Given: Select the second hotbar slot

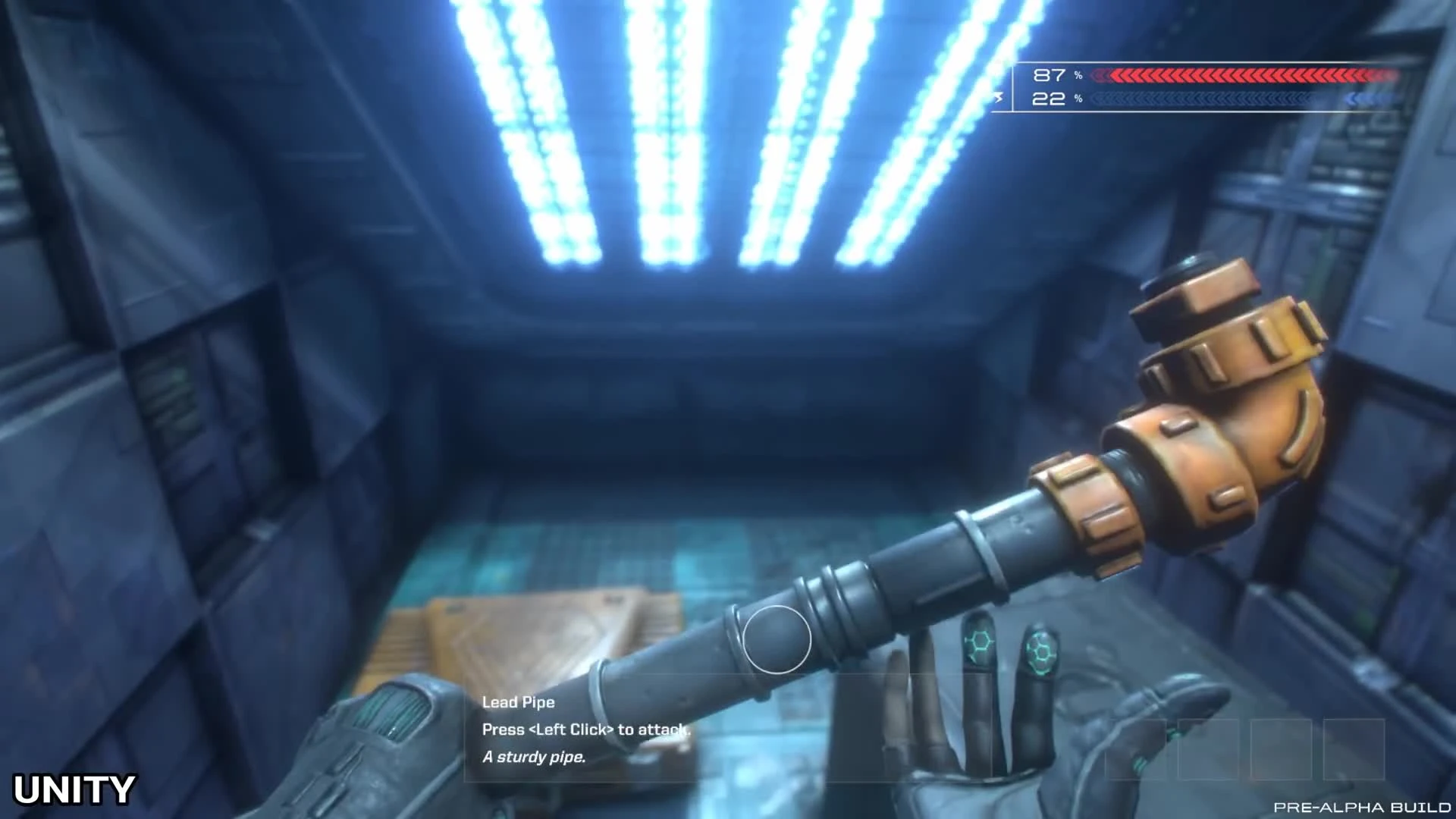Looking at the screenshot, I should (1209, 749).
